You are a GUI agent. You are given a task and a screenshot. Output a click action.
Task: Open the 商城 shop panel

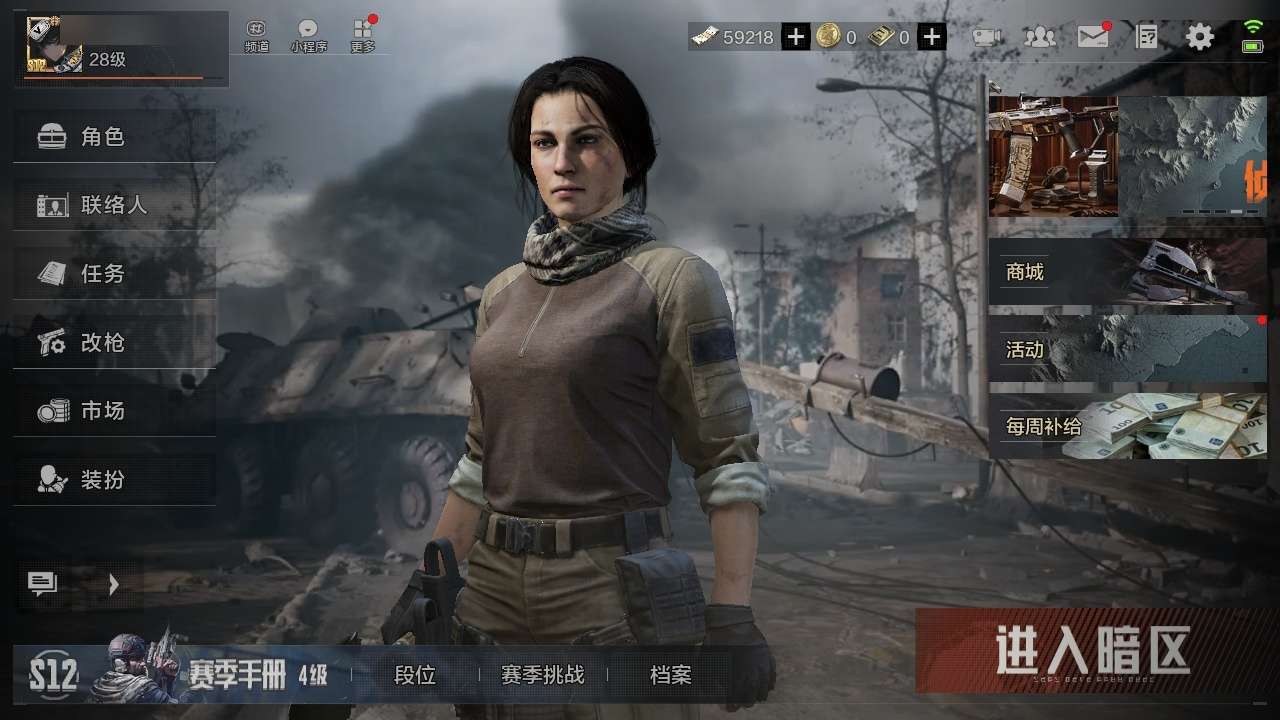tap(1127, 272)
